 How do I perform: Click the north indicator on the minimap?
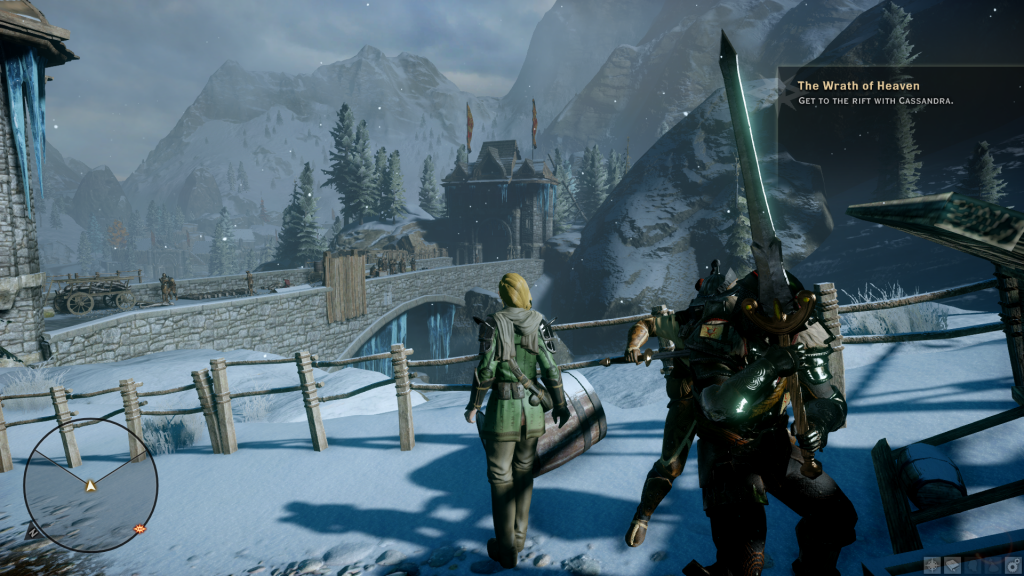click(31, 532)
